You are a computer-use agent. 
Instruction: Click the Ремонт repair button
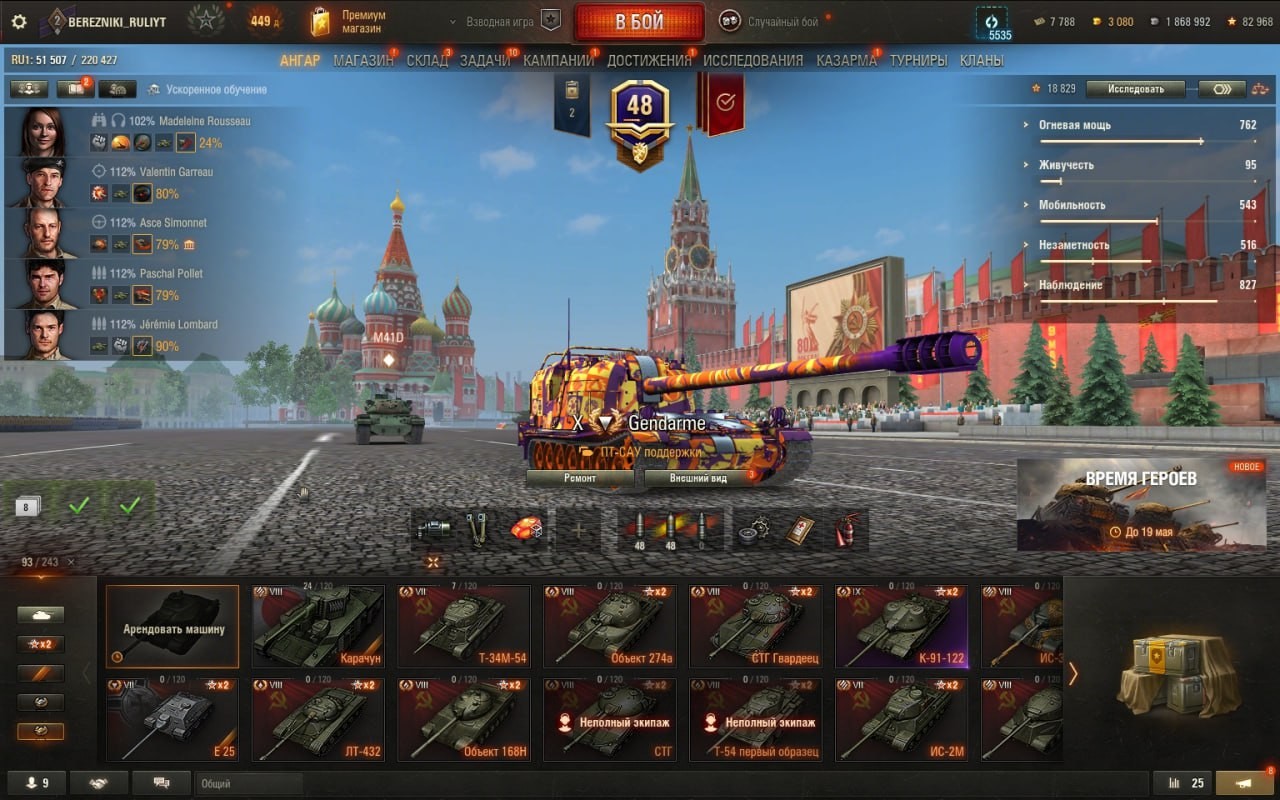[x=580, y=478]
